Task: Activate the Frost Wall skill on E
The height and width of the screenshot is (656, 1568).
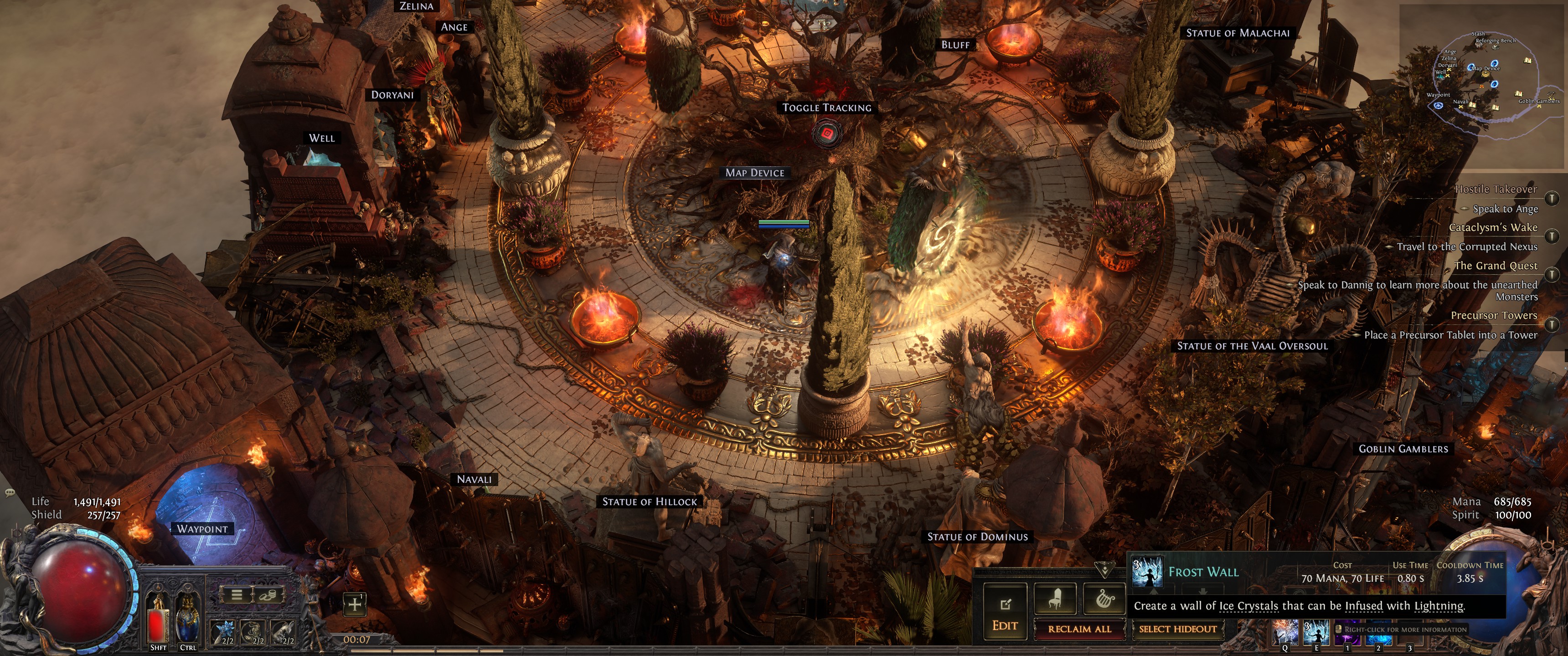Action: (1315, 633)
